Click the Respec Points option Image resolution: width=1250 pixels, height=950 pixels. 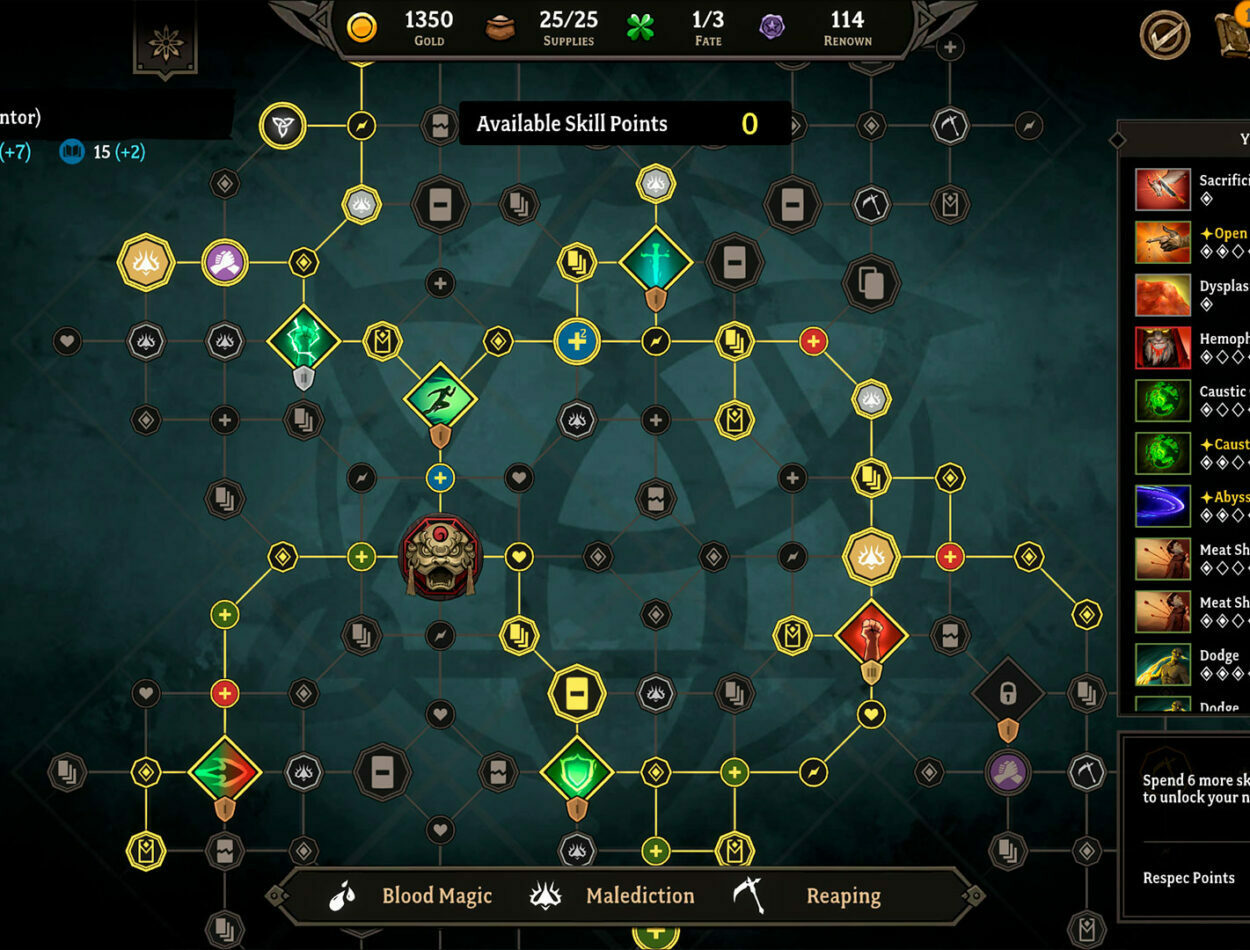[1188, 878]
